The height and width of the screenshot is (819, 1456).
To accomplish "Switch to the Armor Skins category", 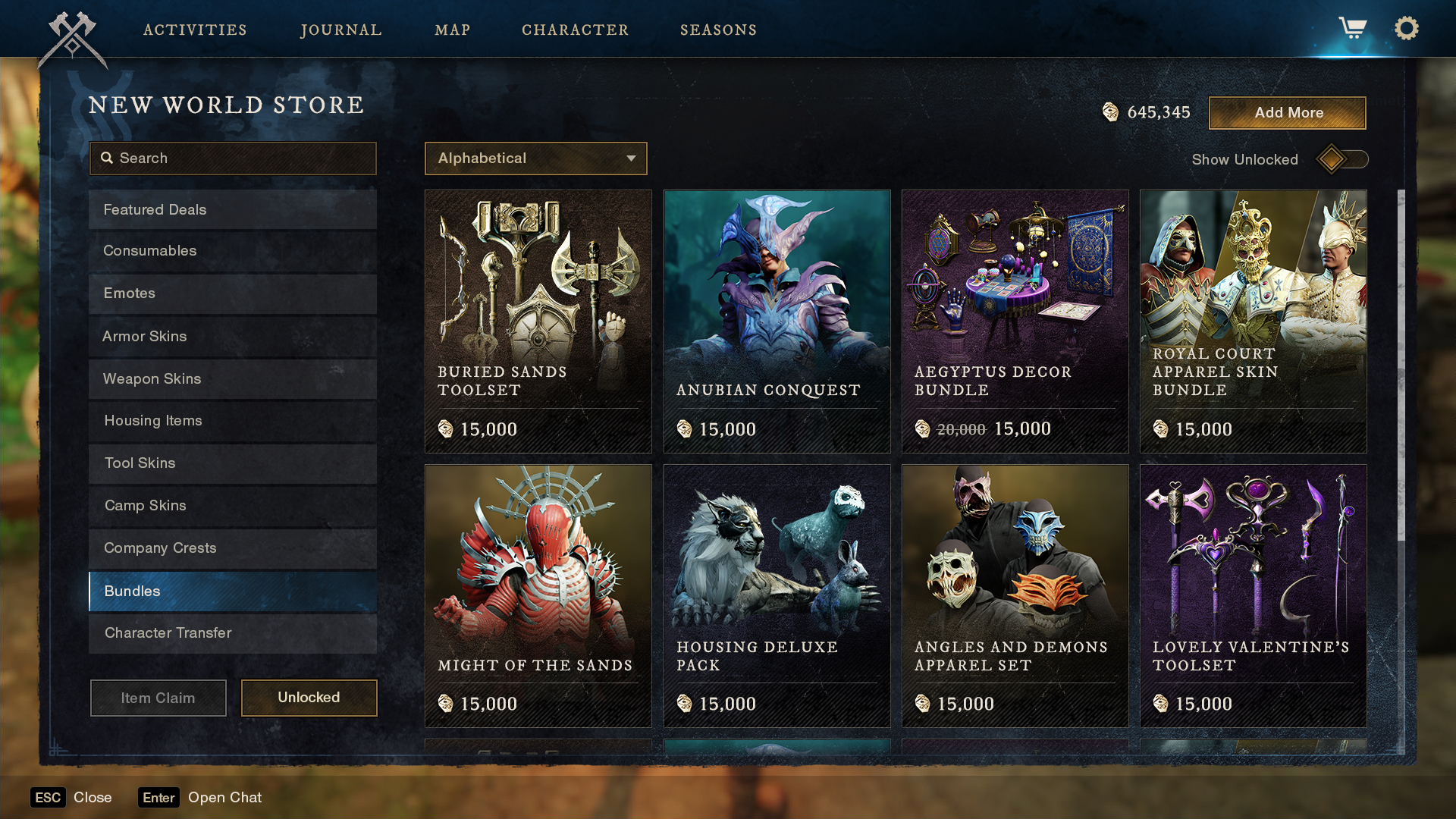I will pos(232,337).
